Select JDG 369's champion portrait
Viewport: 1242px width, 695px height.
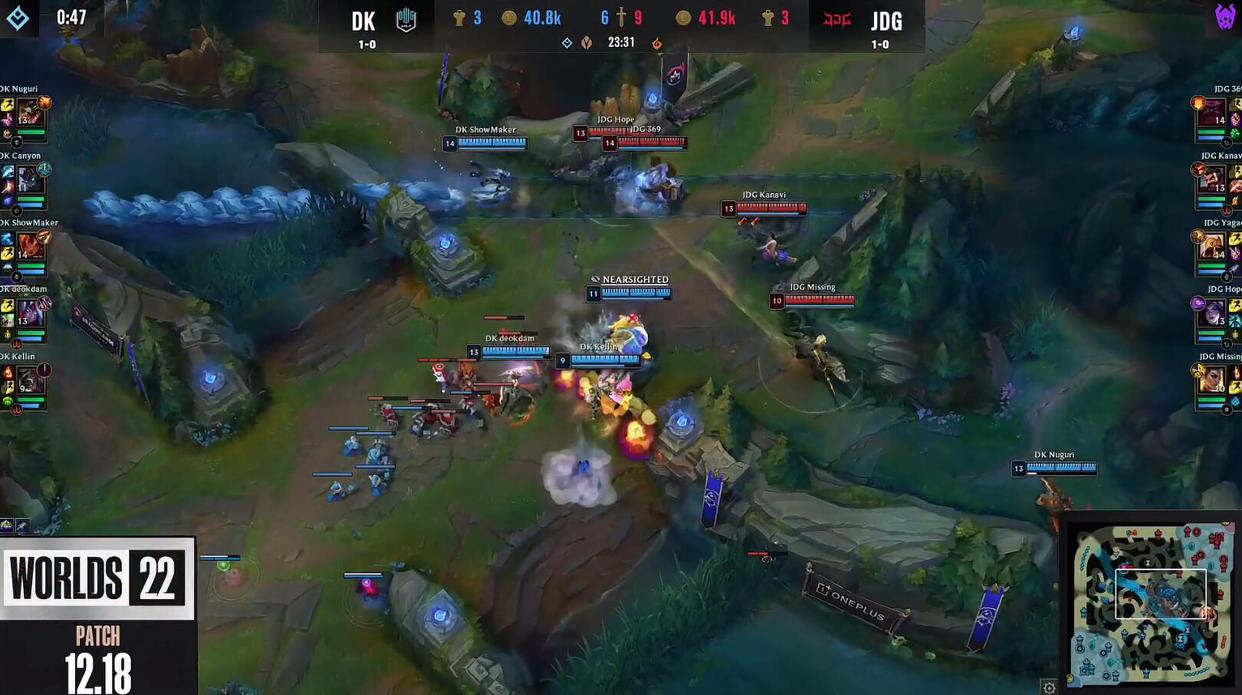1214,113
